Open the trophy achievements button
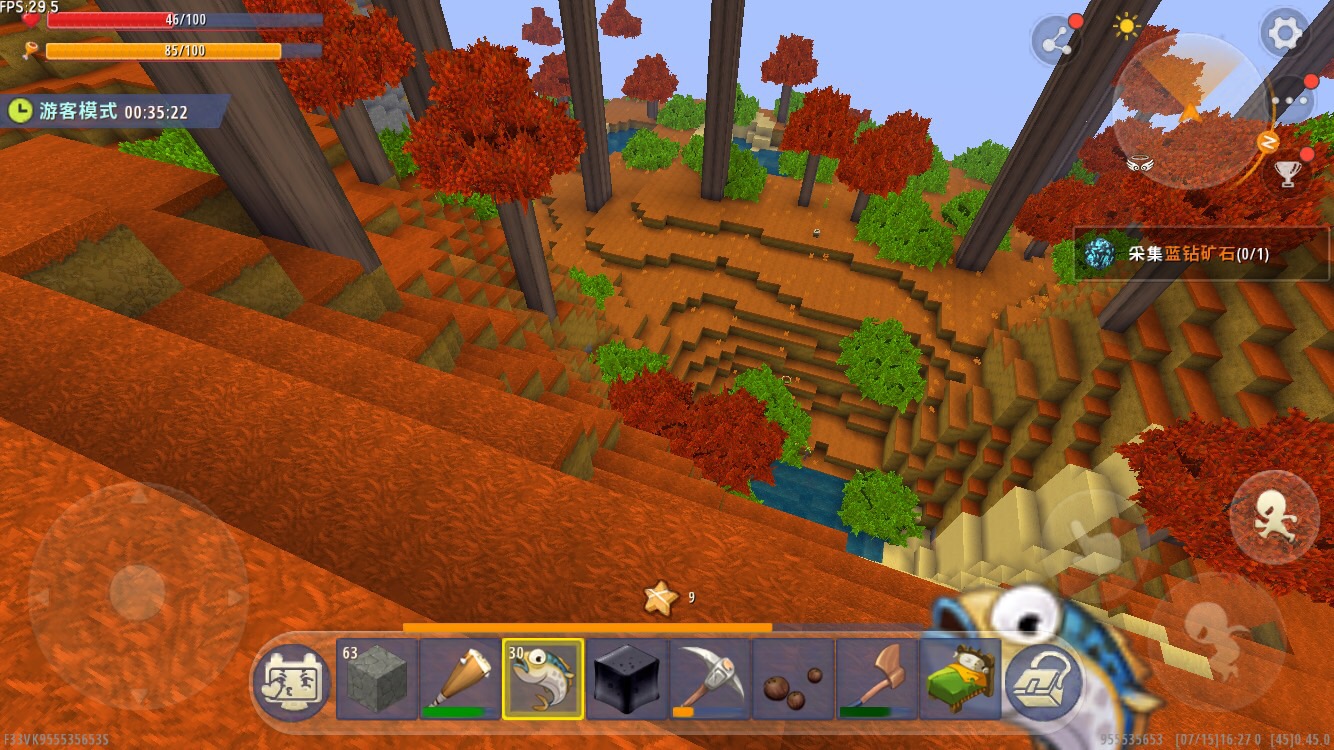The width and height of the screenshot is (1334, 750). tap(1288, 173)
